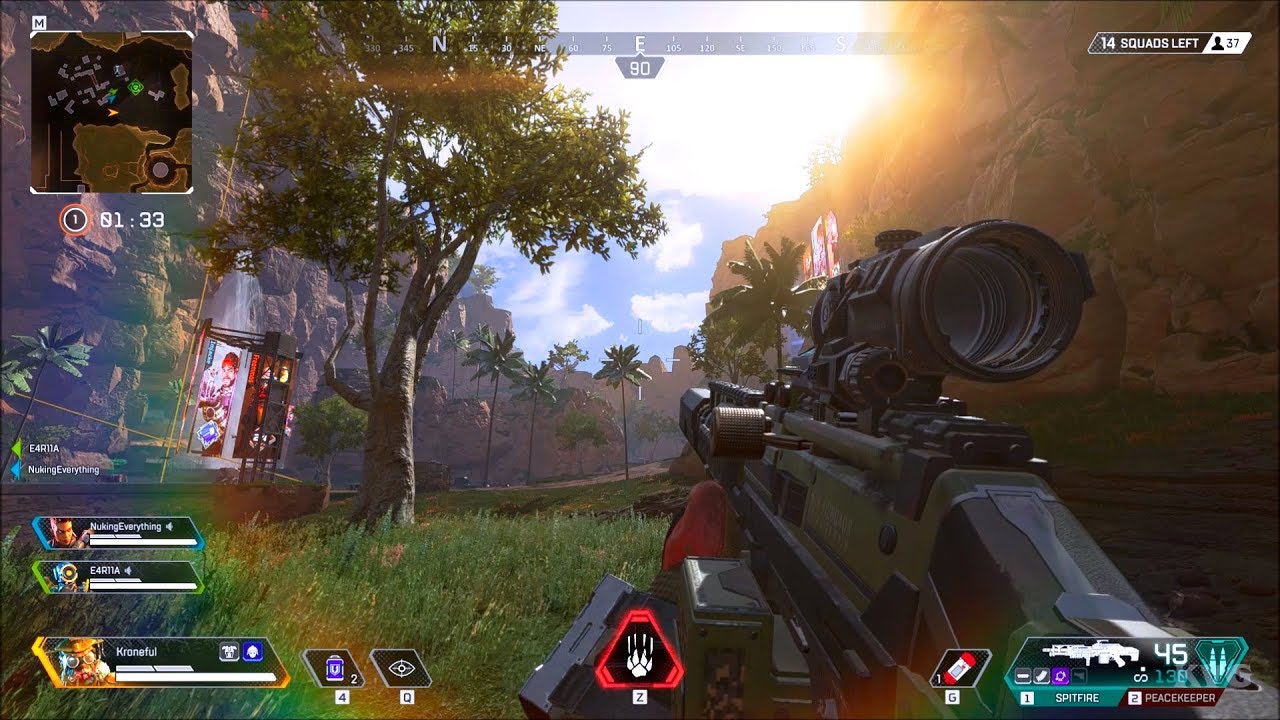This screenshot has height=720, width=1280.
Task: Click the purple helmet icon on Kroneful's banner
Action: coord(253,652)
